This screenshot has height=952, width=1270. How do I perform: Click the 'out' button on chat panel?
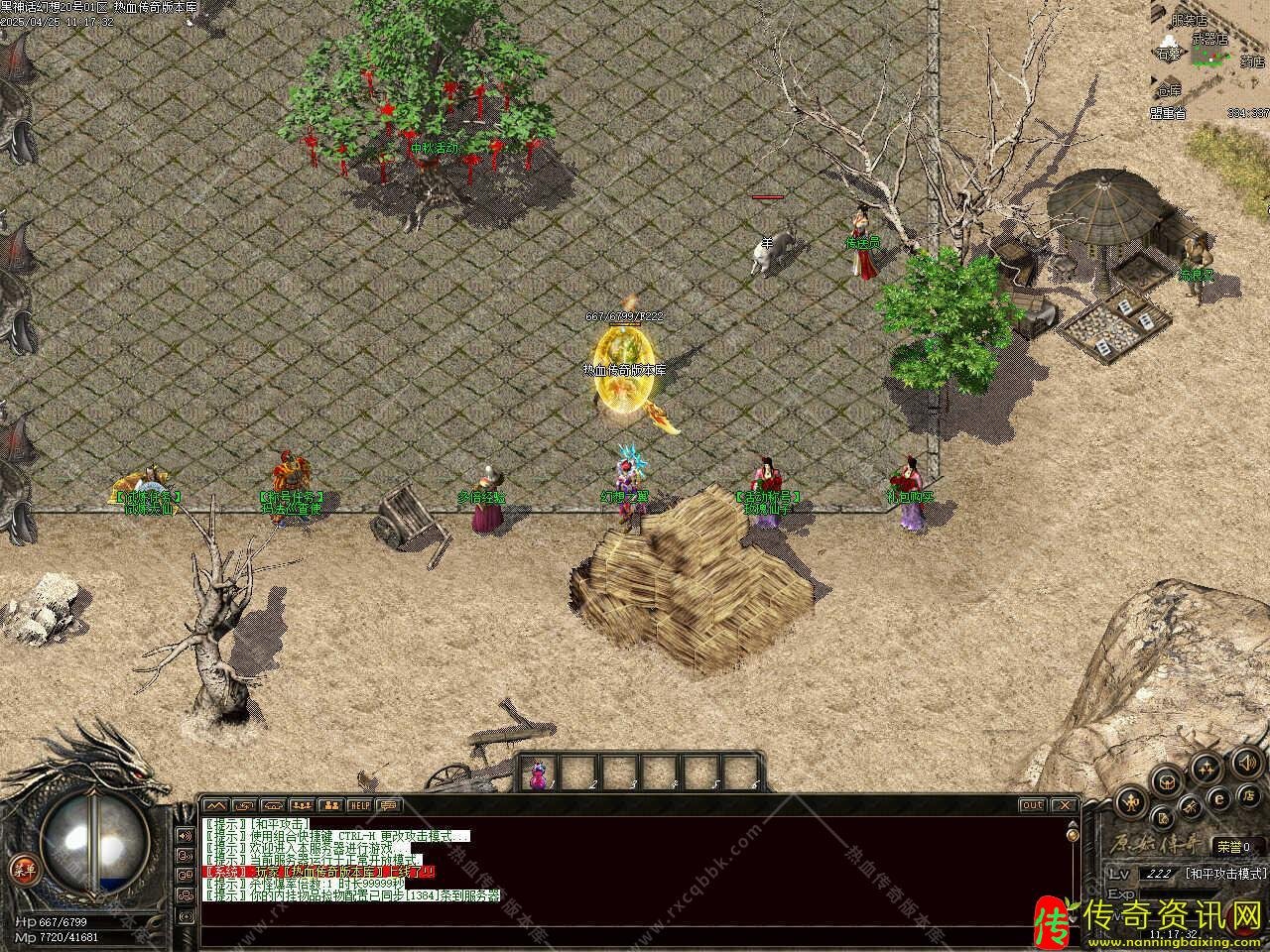coord(1033,805)
